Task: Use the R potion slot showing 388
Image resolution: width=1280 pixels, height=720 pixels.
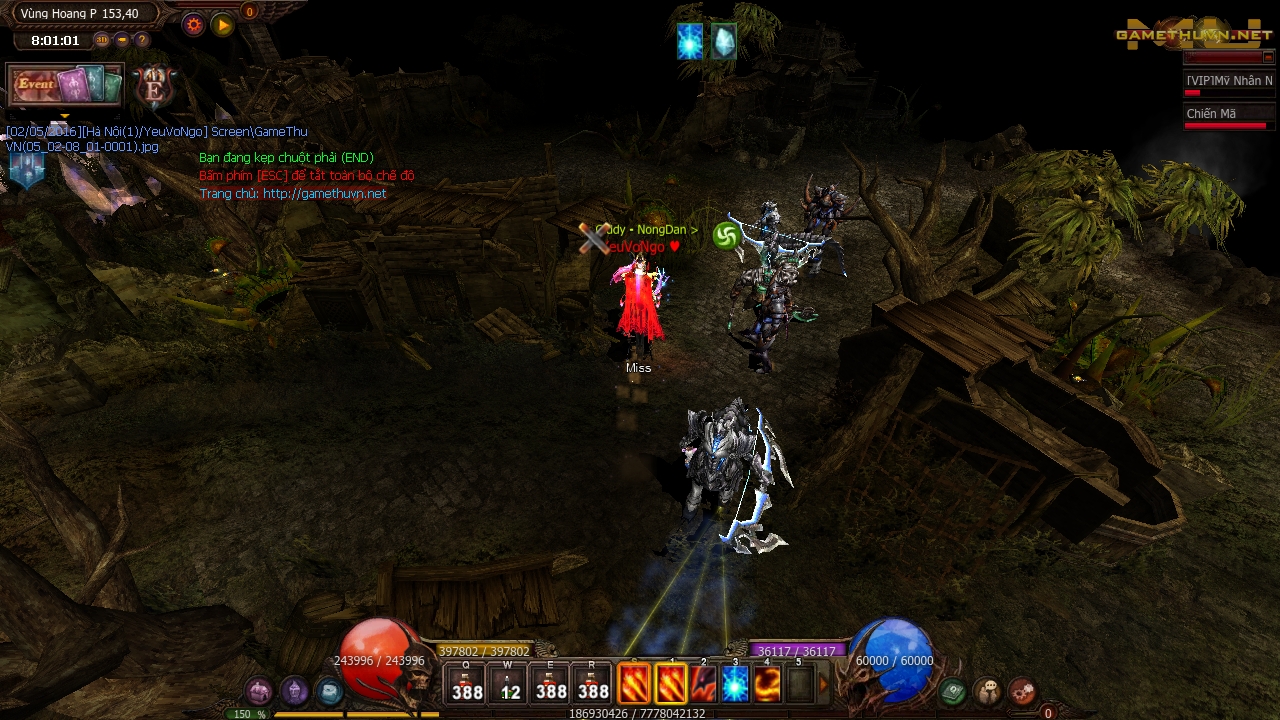Action: pos(593,684)
